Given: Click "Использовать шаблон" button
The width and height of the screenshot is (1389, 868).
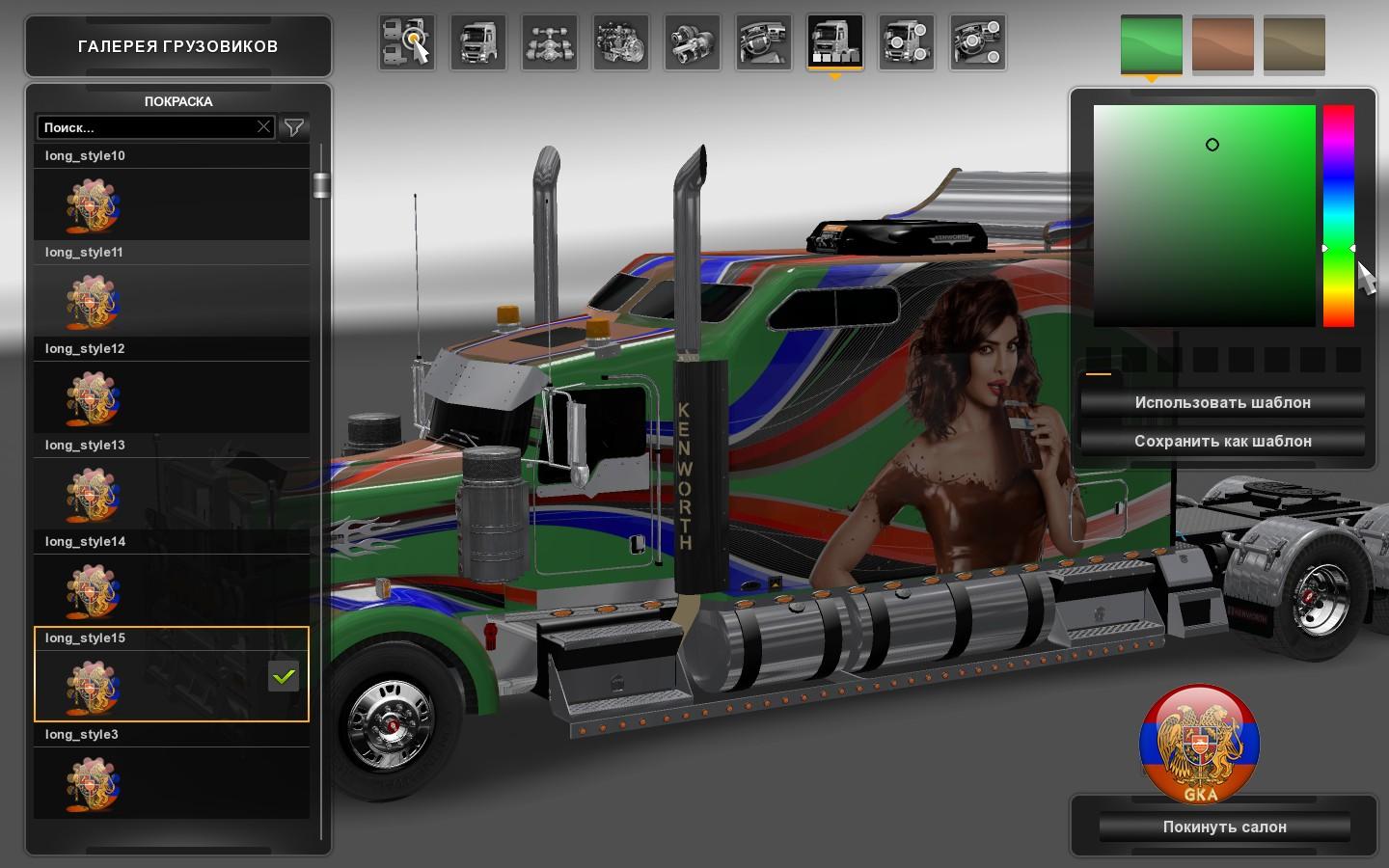Looking at the screenshot, I should [x=1222, y=403].
